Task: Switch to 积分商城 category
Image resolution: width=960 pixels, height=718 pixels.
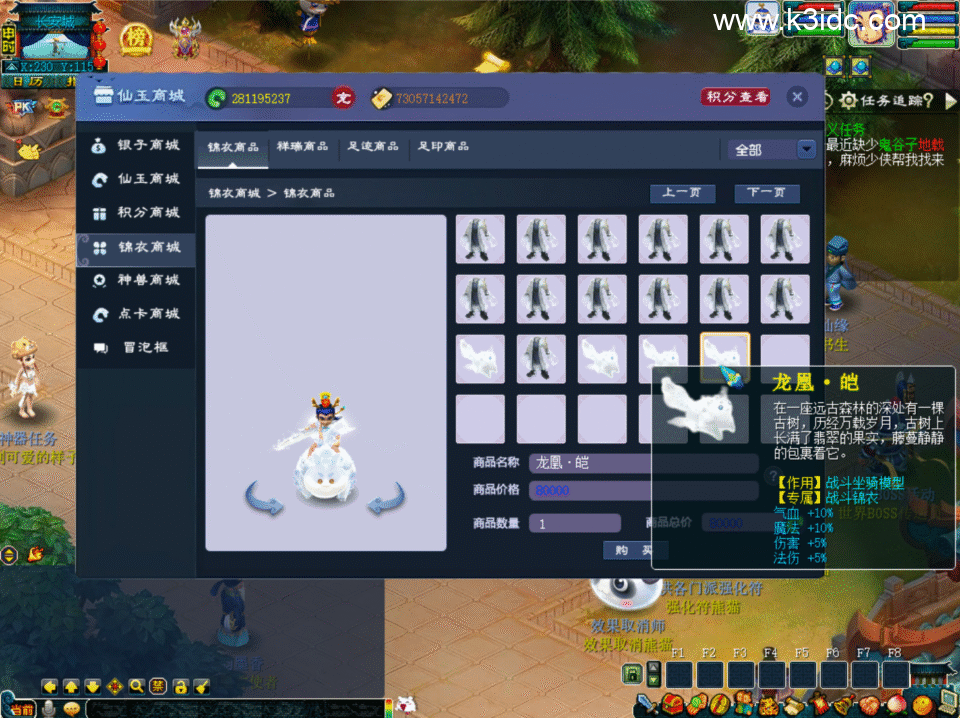Action: click(x=136, y=213)
